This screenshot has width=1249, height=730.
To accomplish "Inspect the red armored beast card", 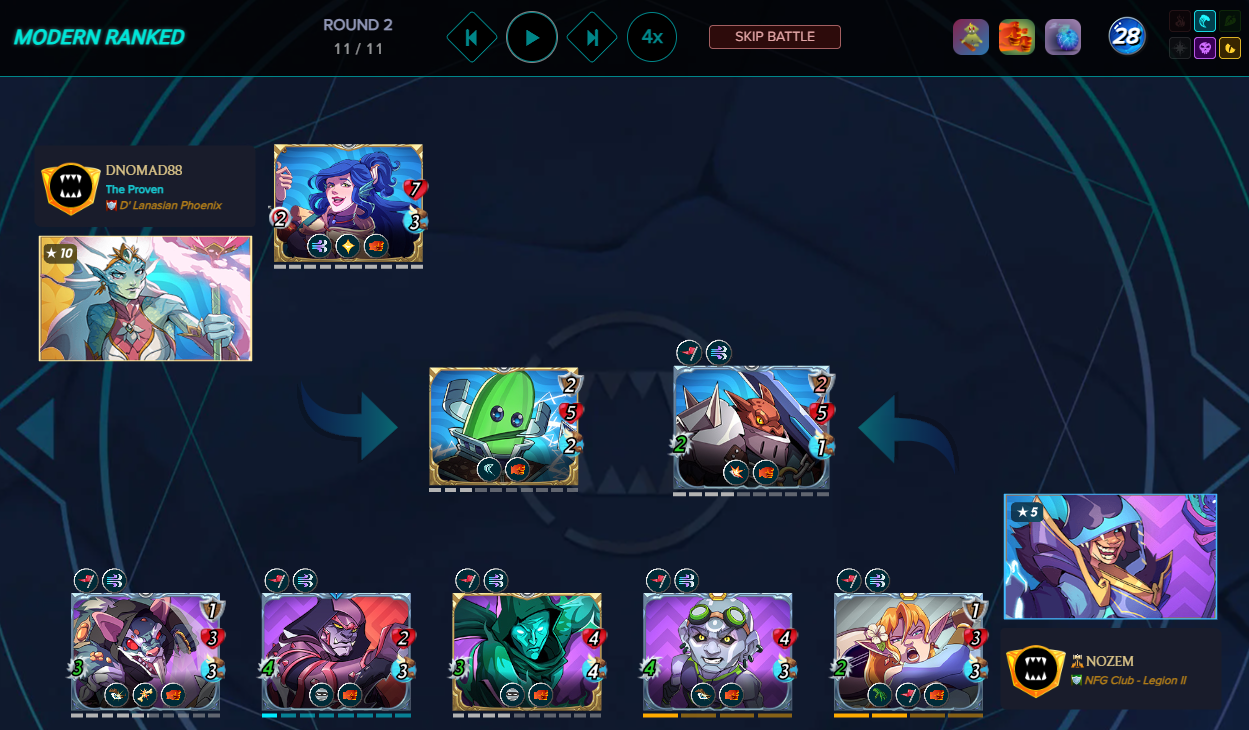I will [x=751, y=427].
